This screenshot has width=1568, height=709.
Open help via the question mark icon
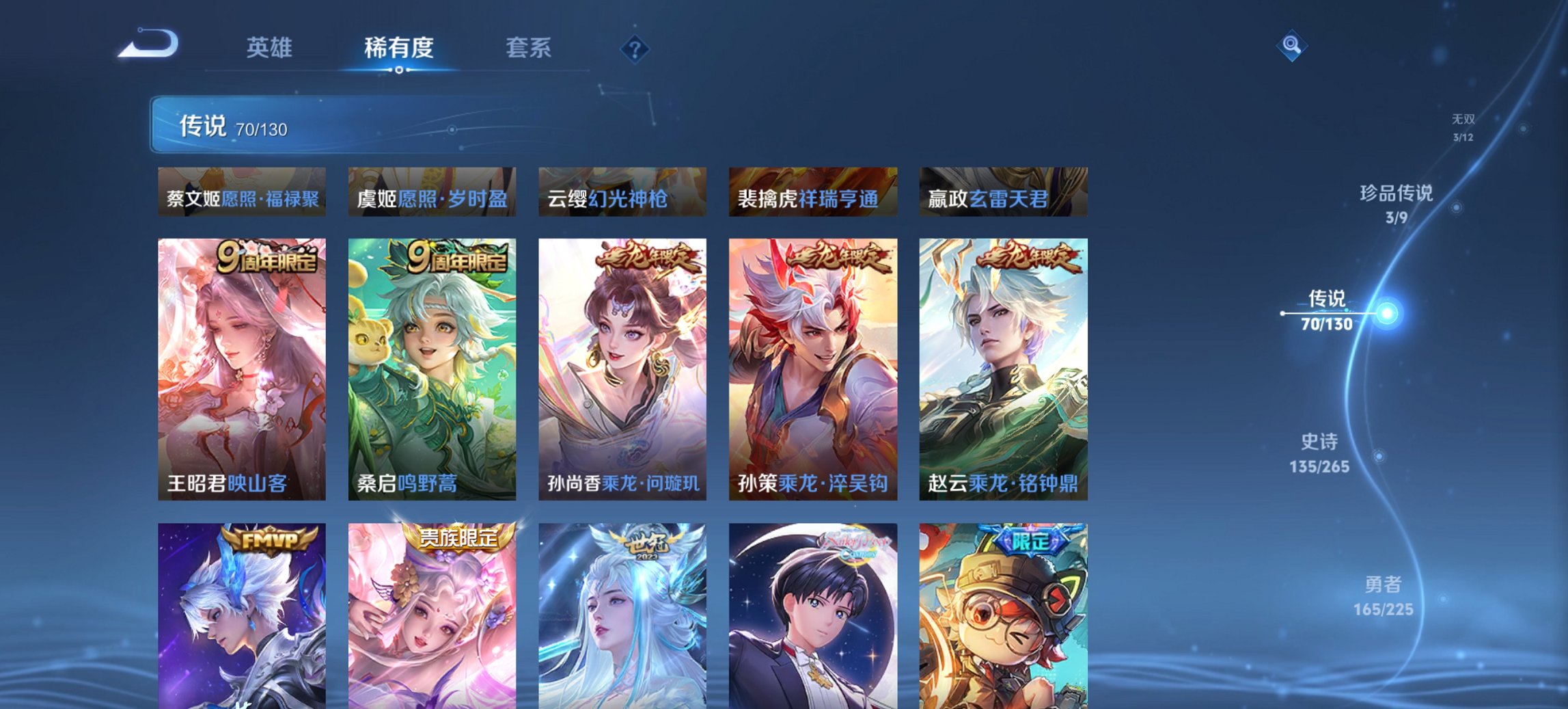[x=635, y=48]
